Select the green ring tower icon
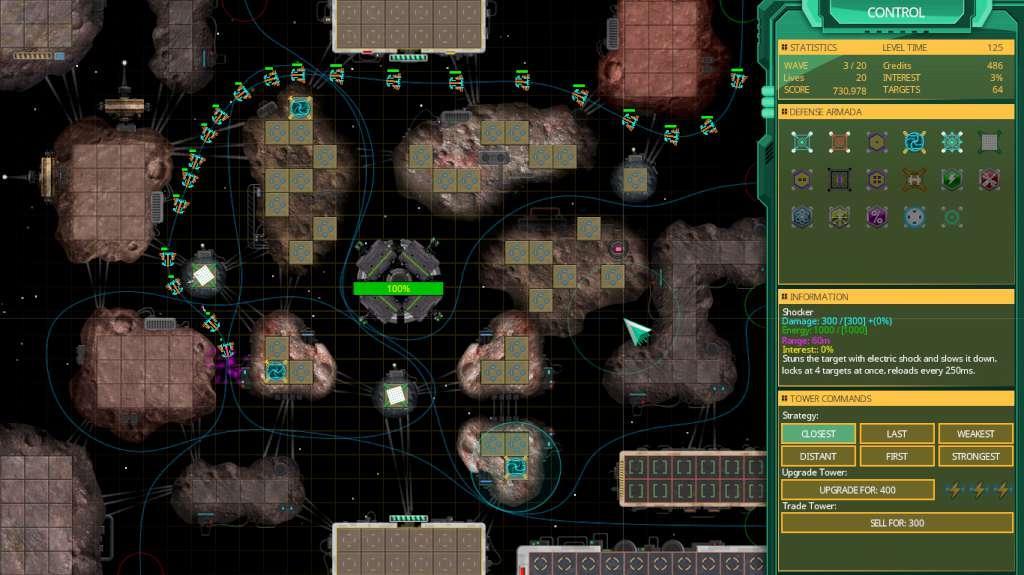 (951, 217)
